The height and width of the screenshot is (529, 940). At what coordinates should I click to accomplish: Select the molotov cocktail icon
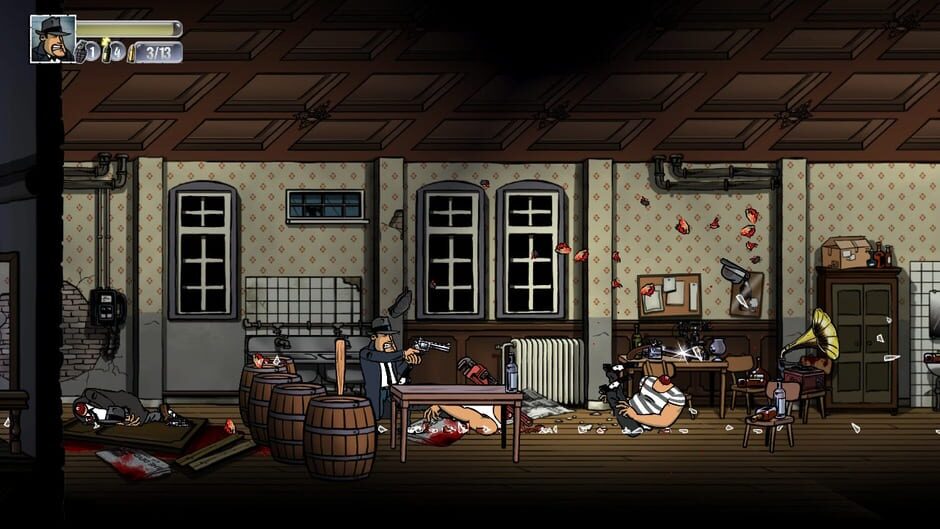[x=105, y=51]
